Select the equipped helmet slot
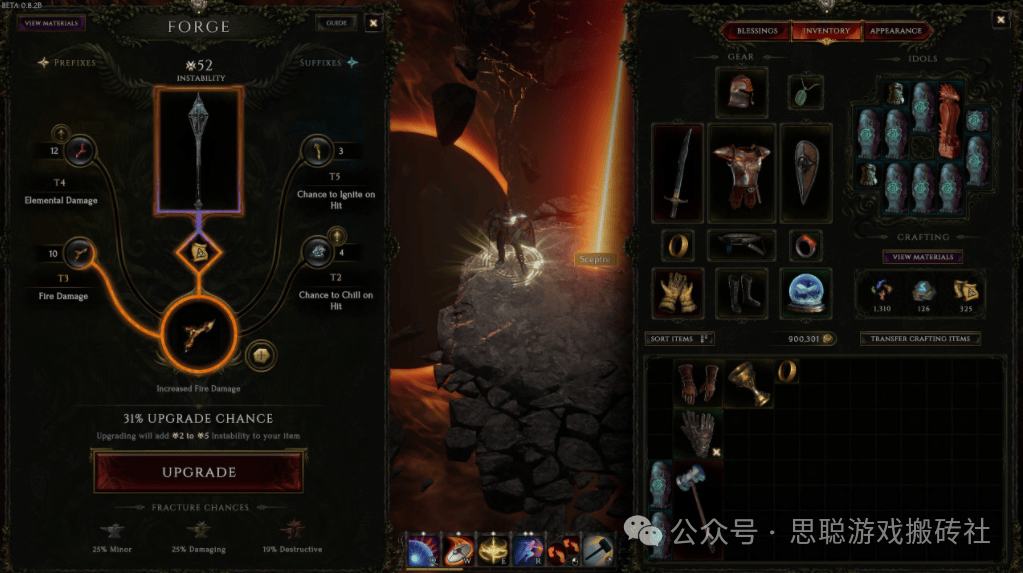Viewport: 1023px width, 573px height. 742,93
